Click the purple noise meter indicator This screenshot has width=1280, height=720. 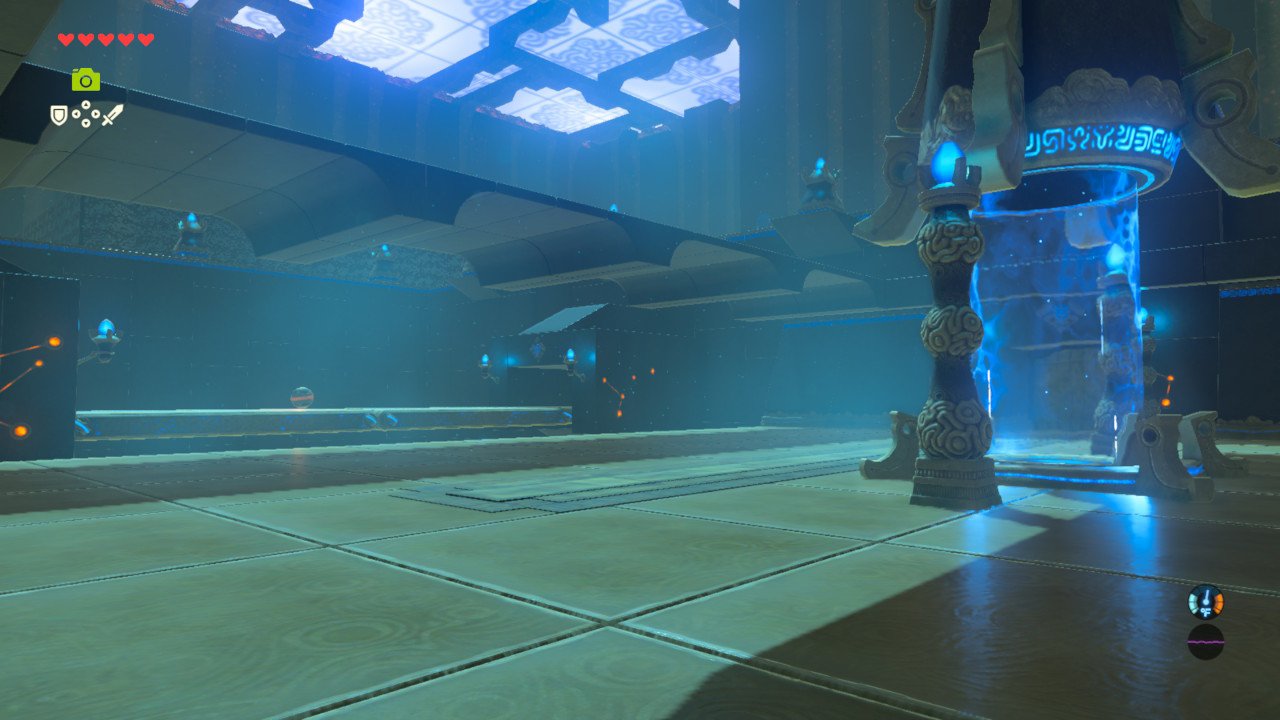(x=1205, y=642)
